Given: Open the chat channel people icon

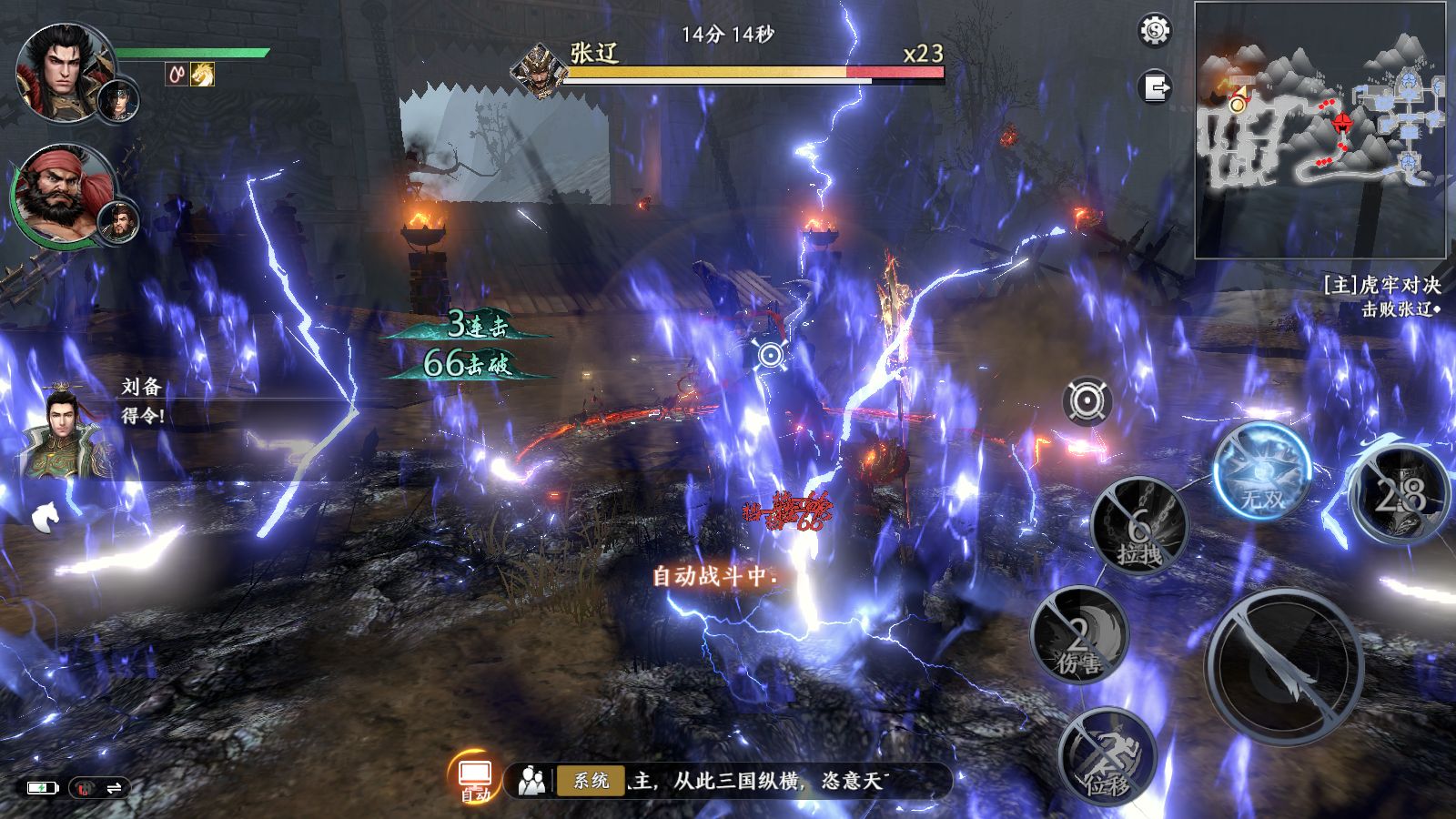Looking at the screenshot, I should pos(531,781).
